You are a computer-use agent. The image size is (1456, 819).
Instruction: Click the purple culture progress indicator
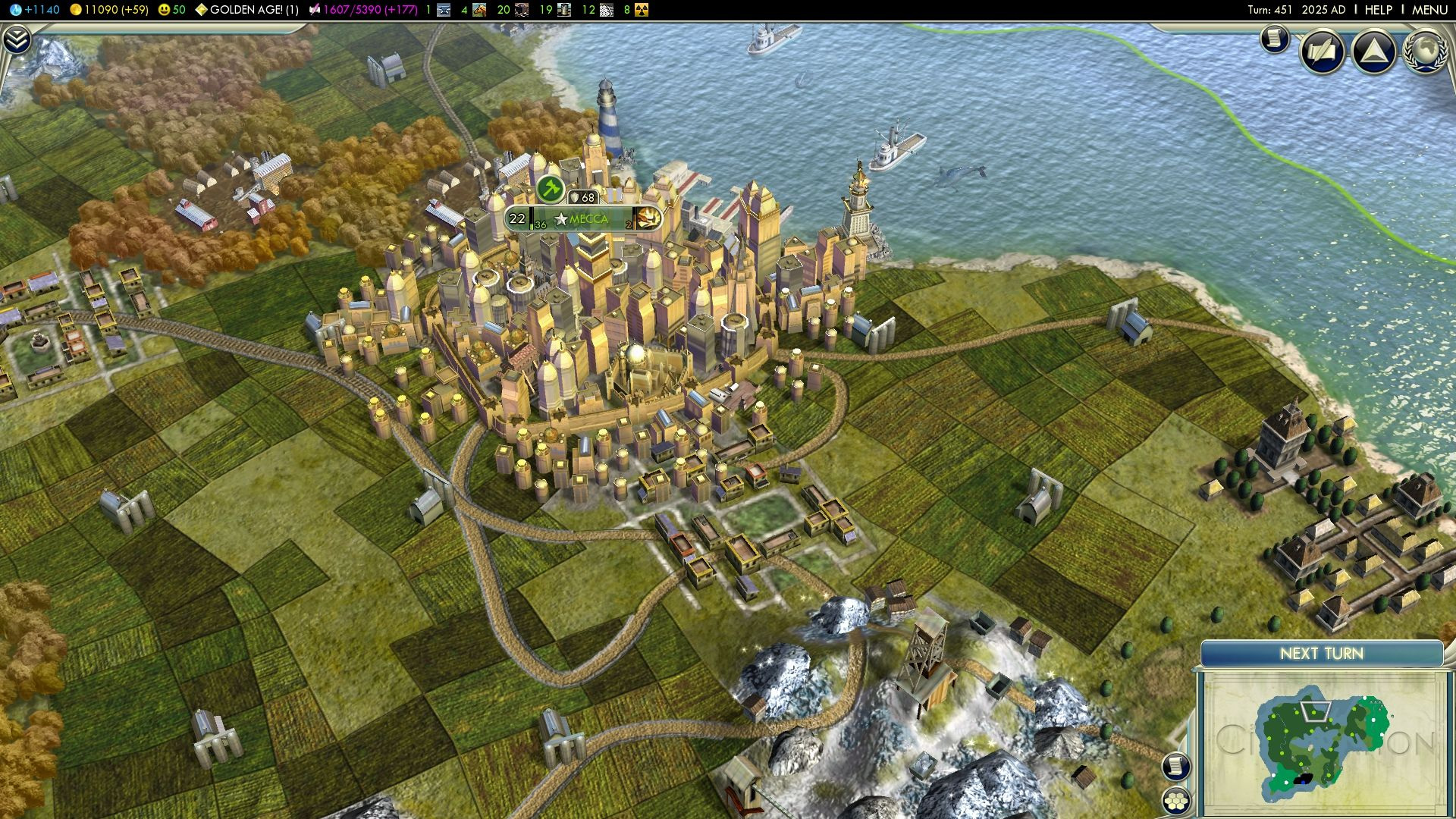[363, 10]
